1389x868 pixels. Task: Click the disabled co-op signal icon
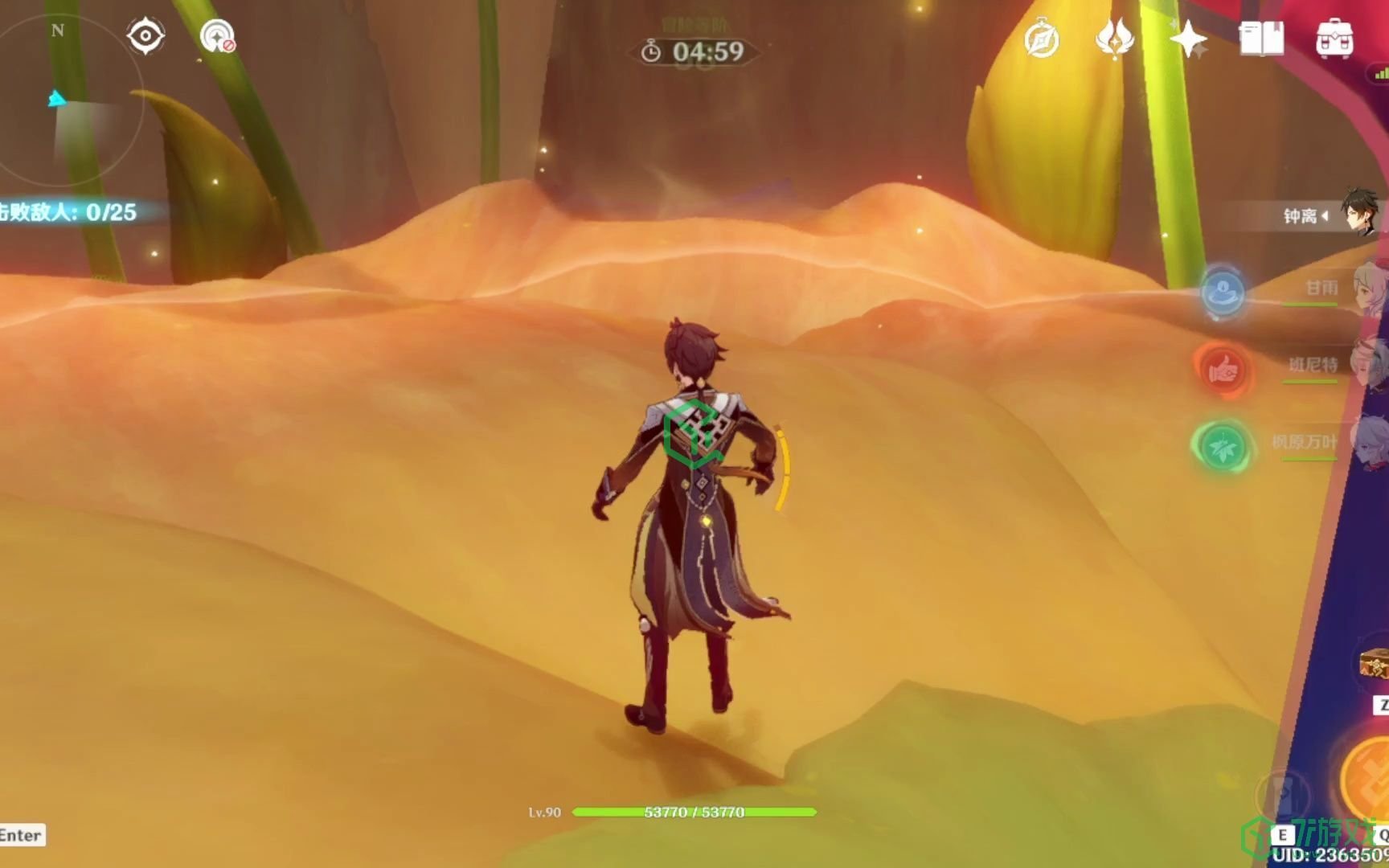click(x=217, y=36)
